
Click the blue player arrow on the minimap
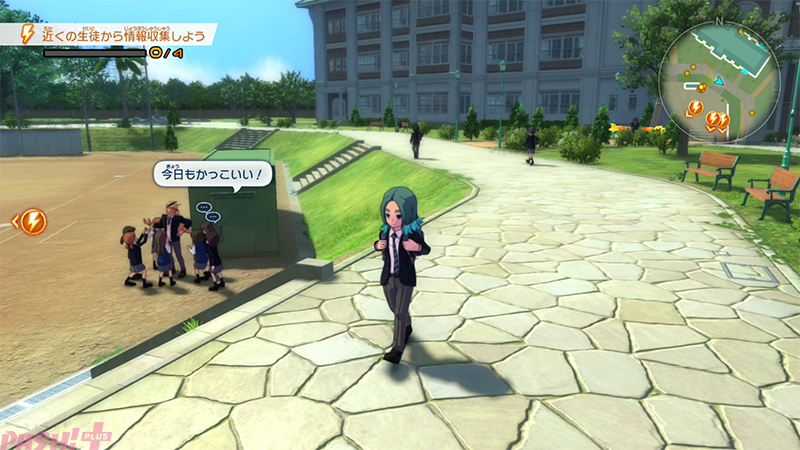(x=717, y=82)
